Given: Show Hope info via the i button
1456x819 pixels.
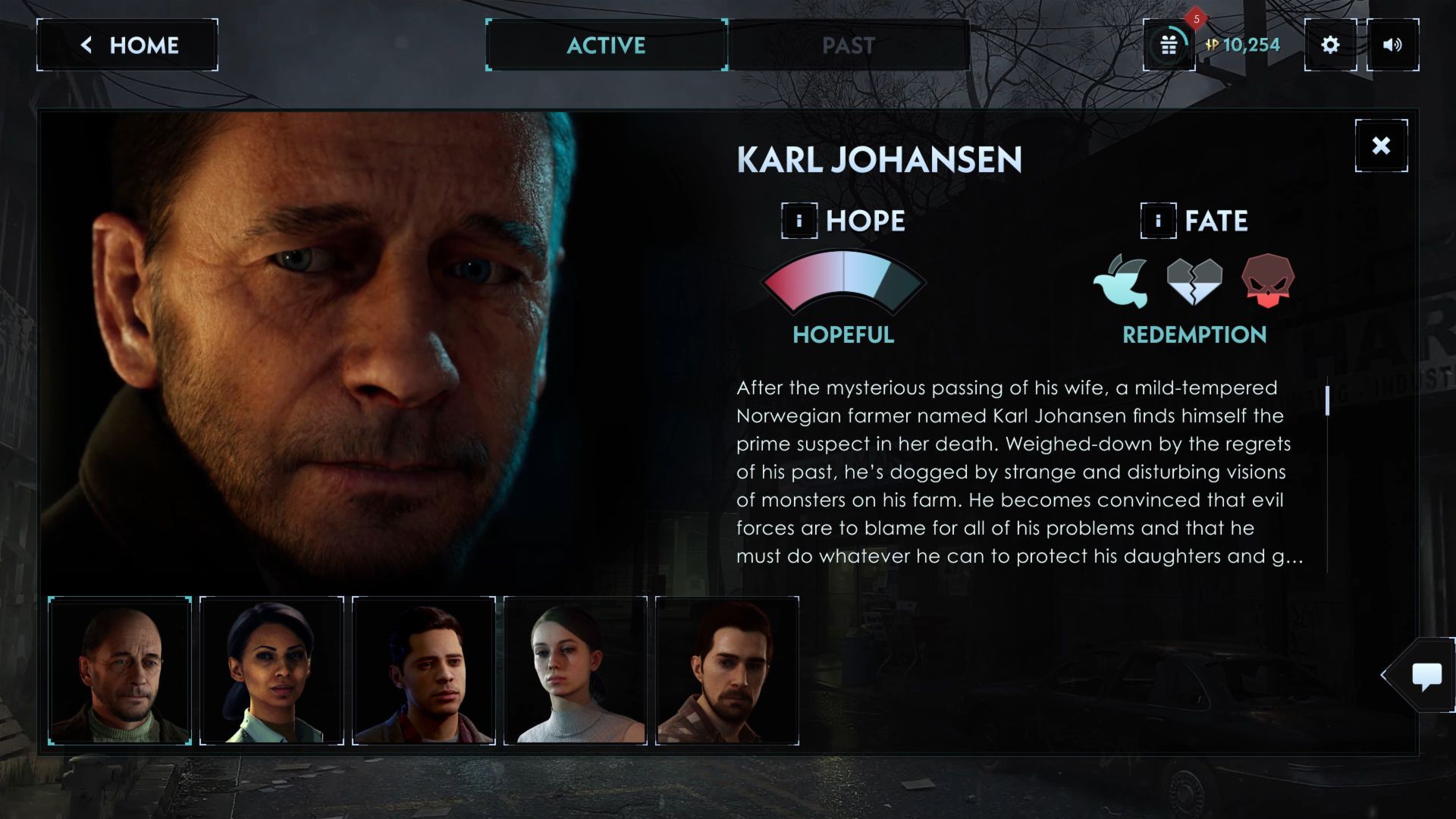Looking at the screenshot, I should pyautogui.click(x=799, y=221).
